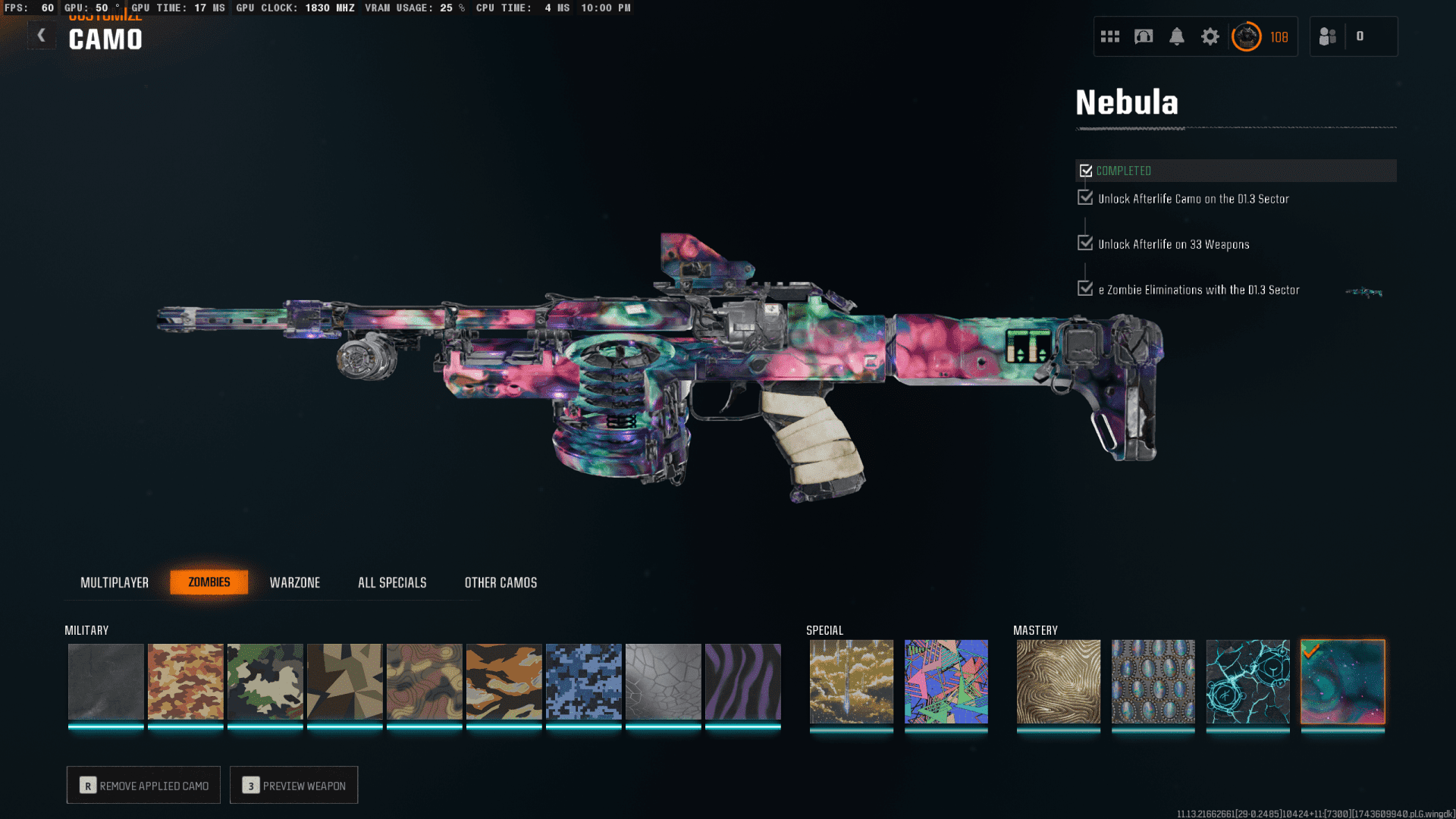Viewport: 1456px width, 819px height.
Task: Choose the purple tiger stripe camo
Action: [x=742, y=682]
